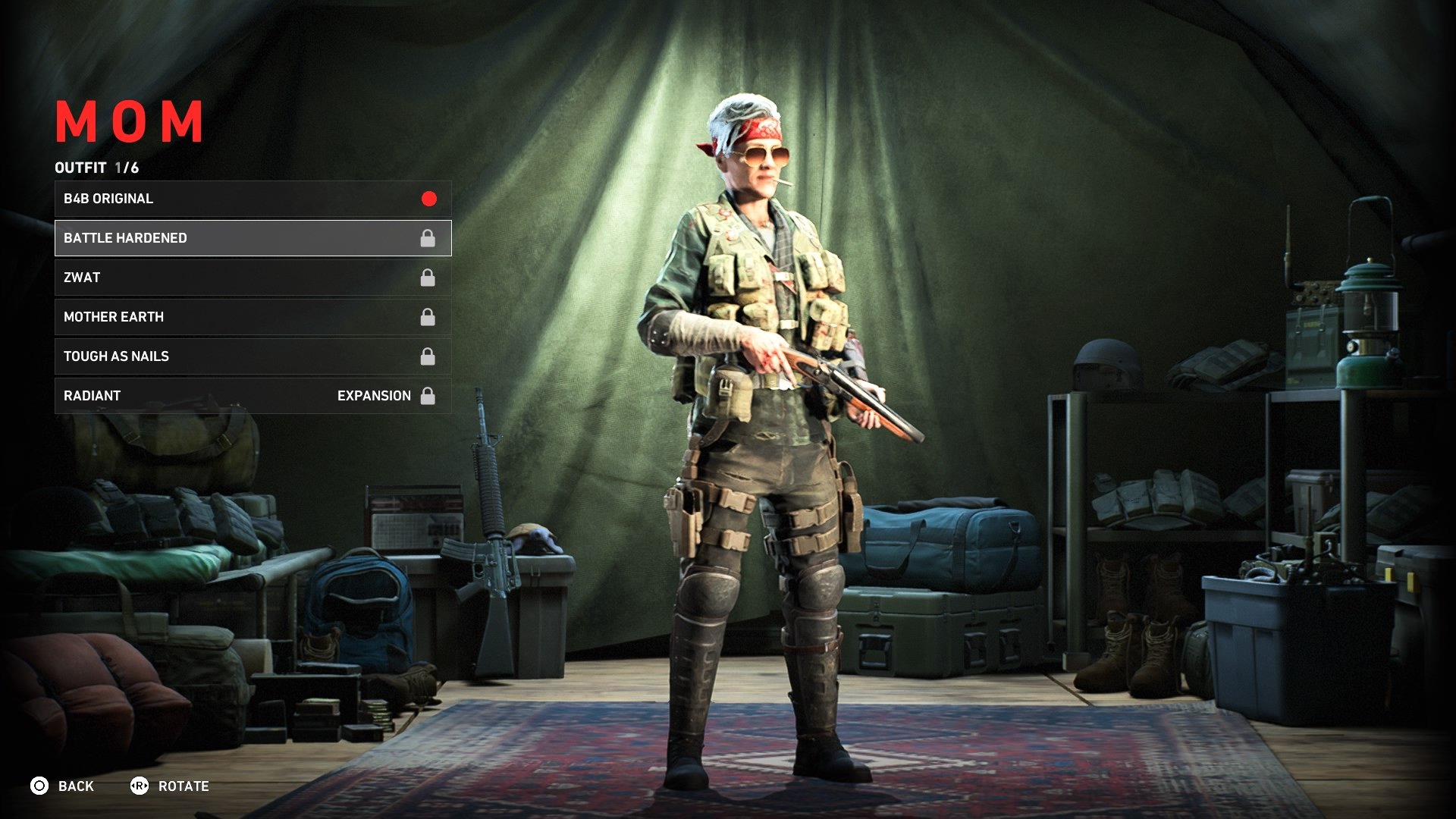1456x819 pixels.
Task: Click the lock icon next to BATTLE HARDENED
Action: coord(428,237)
